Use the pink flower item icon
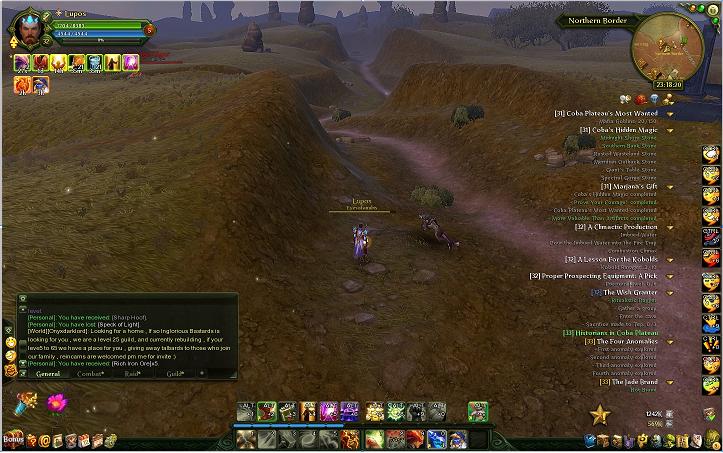This screenshot has width=723, height=453. 57,403
